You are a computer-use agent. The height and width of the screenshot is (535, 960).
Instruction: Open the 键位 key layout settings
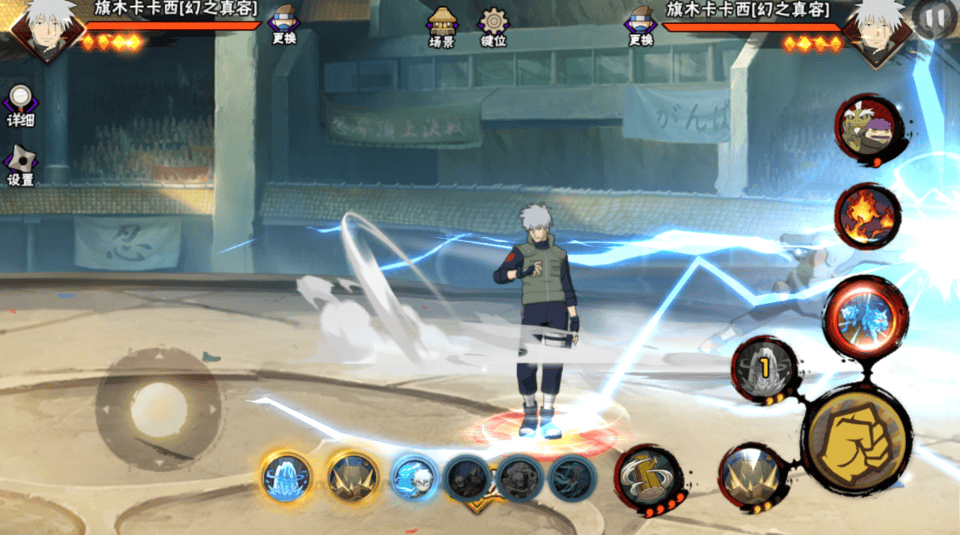493,26
